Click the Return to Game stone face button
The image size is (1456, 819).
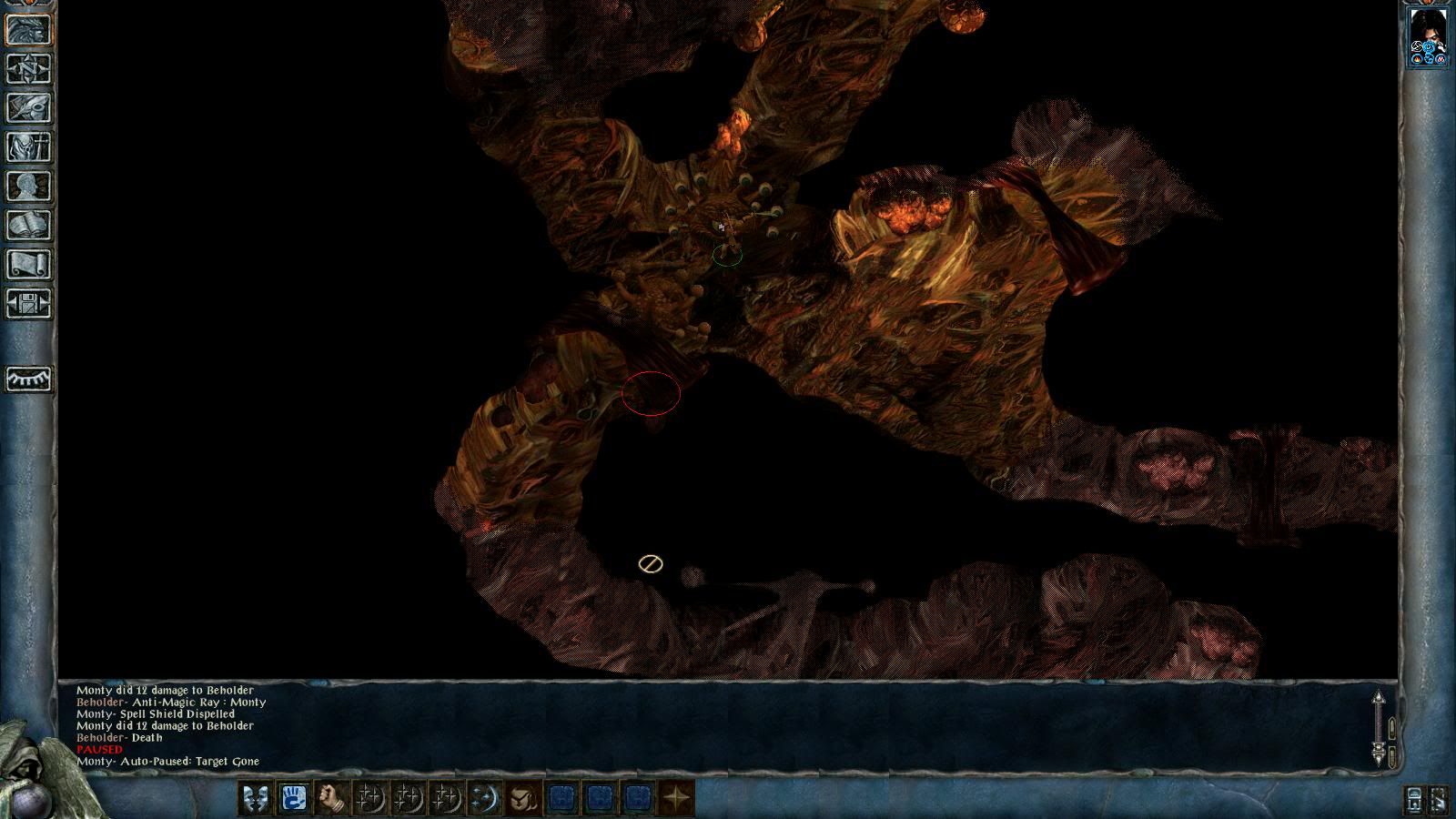point(29,29)
